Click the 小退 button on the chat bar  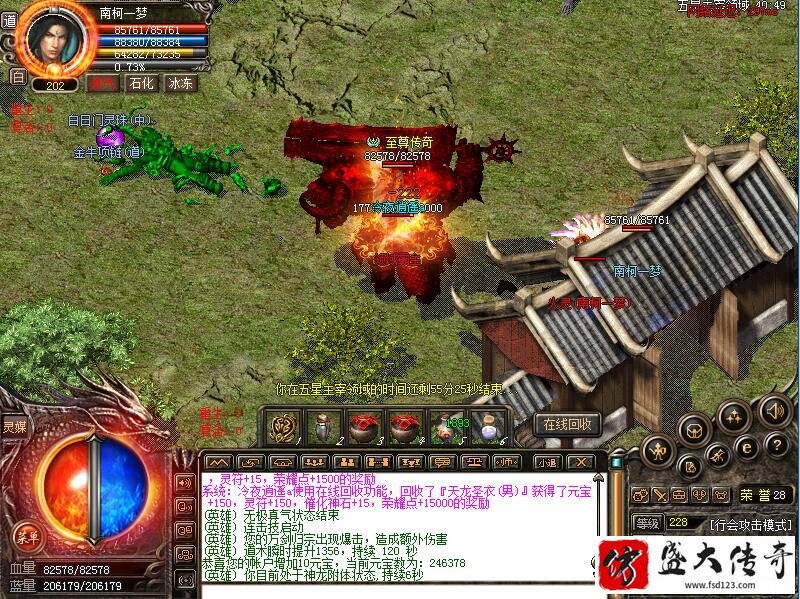(546, 462)
